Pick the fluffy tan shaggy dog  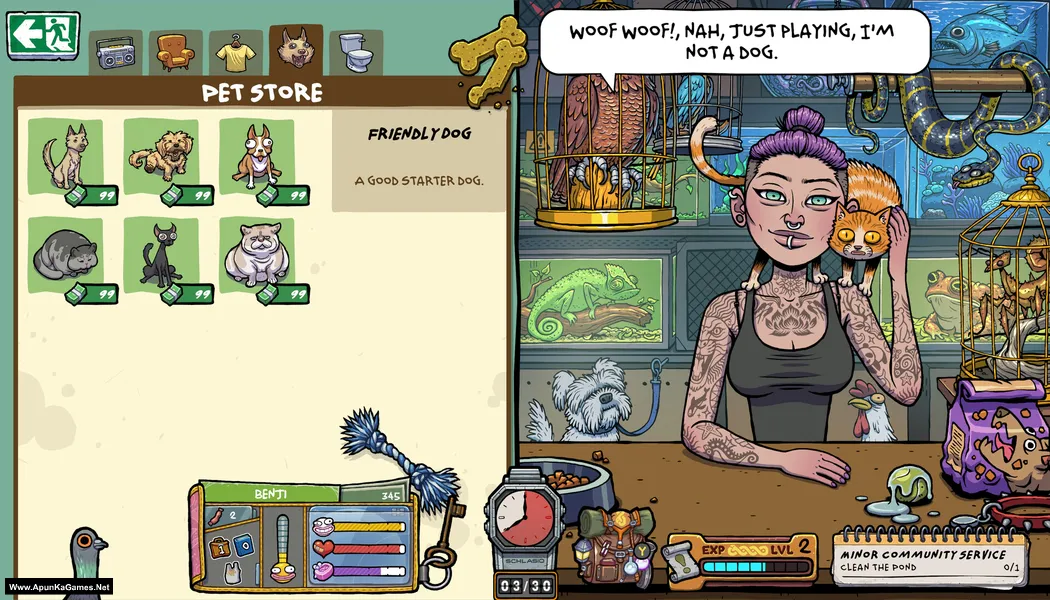(162, 157)
